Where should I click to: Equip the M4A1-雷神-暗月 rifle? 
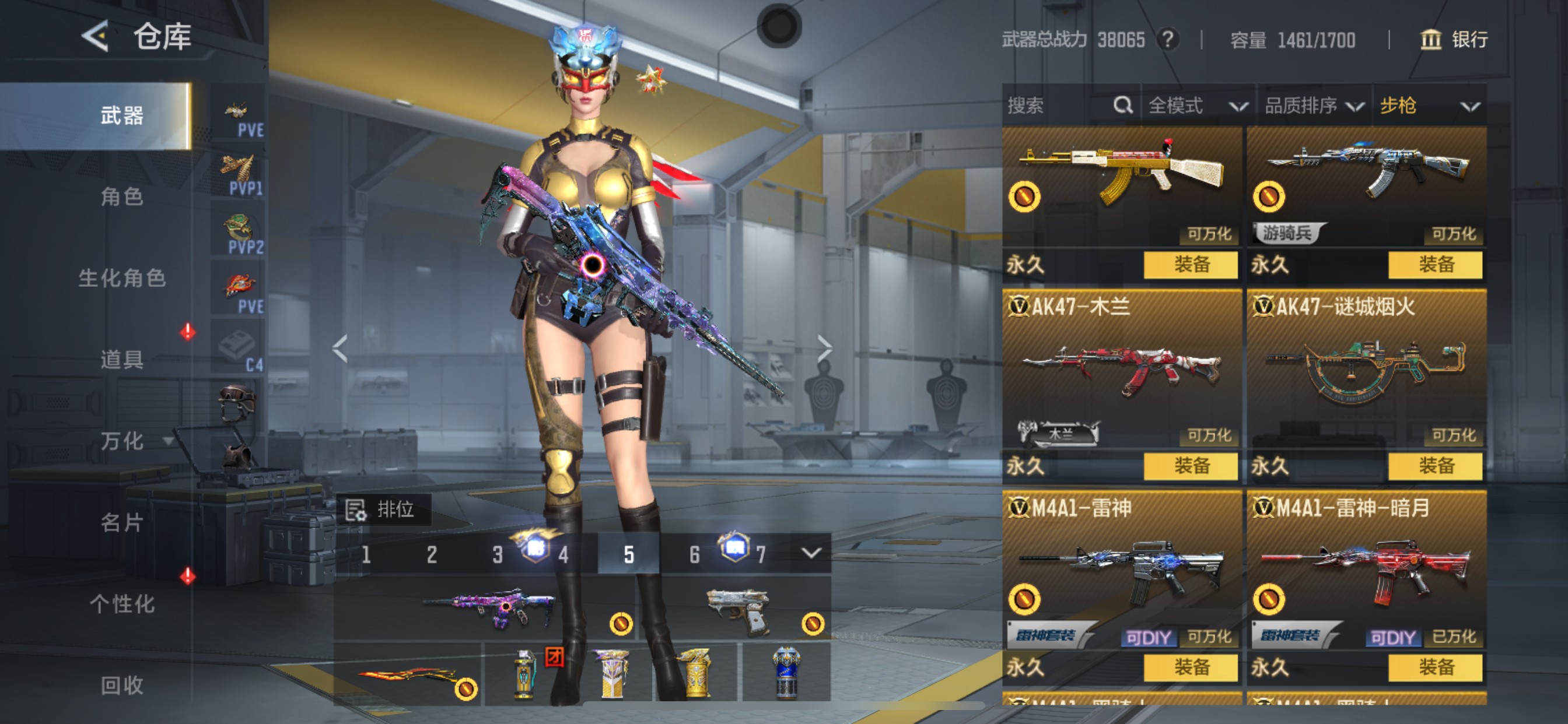1436,667
